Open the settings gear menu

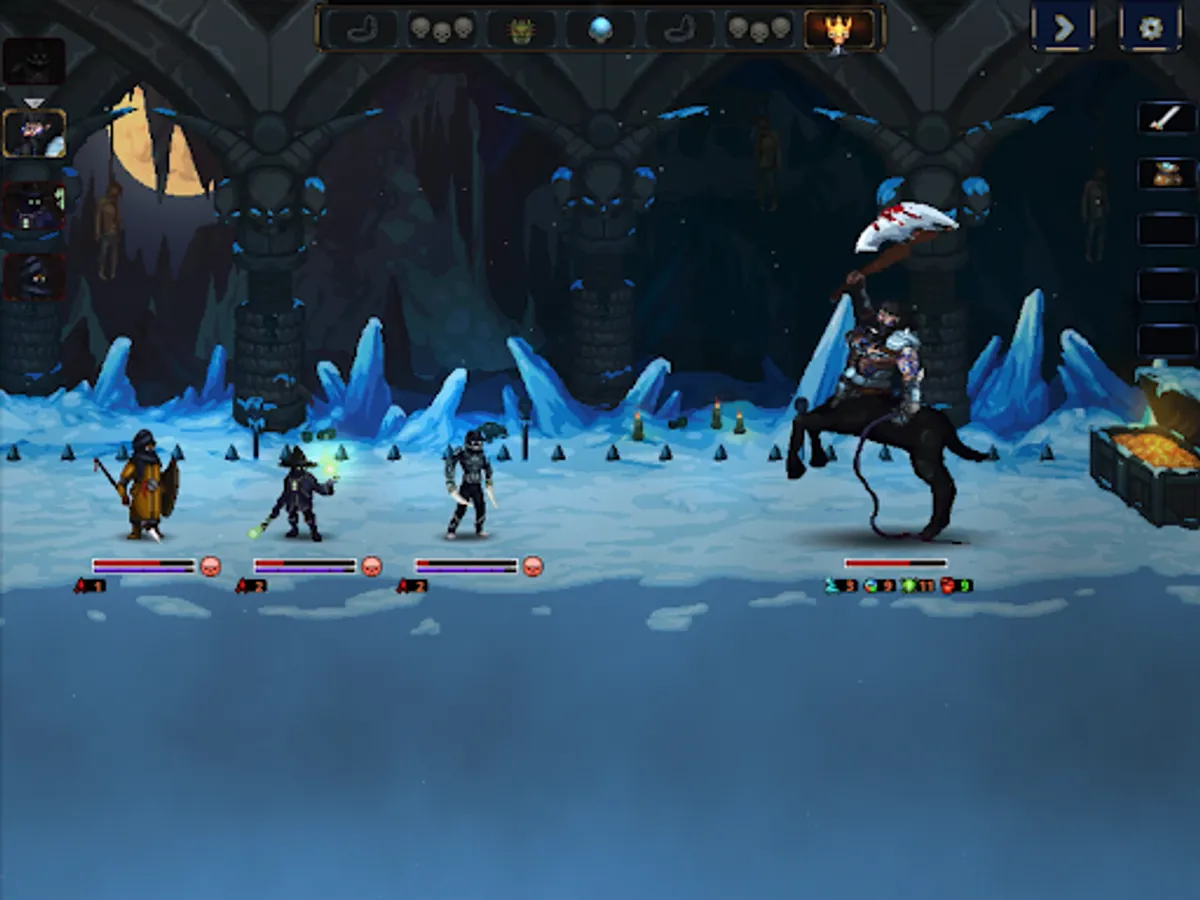tap(1150, 27)
